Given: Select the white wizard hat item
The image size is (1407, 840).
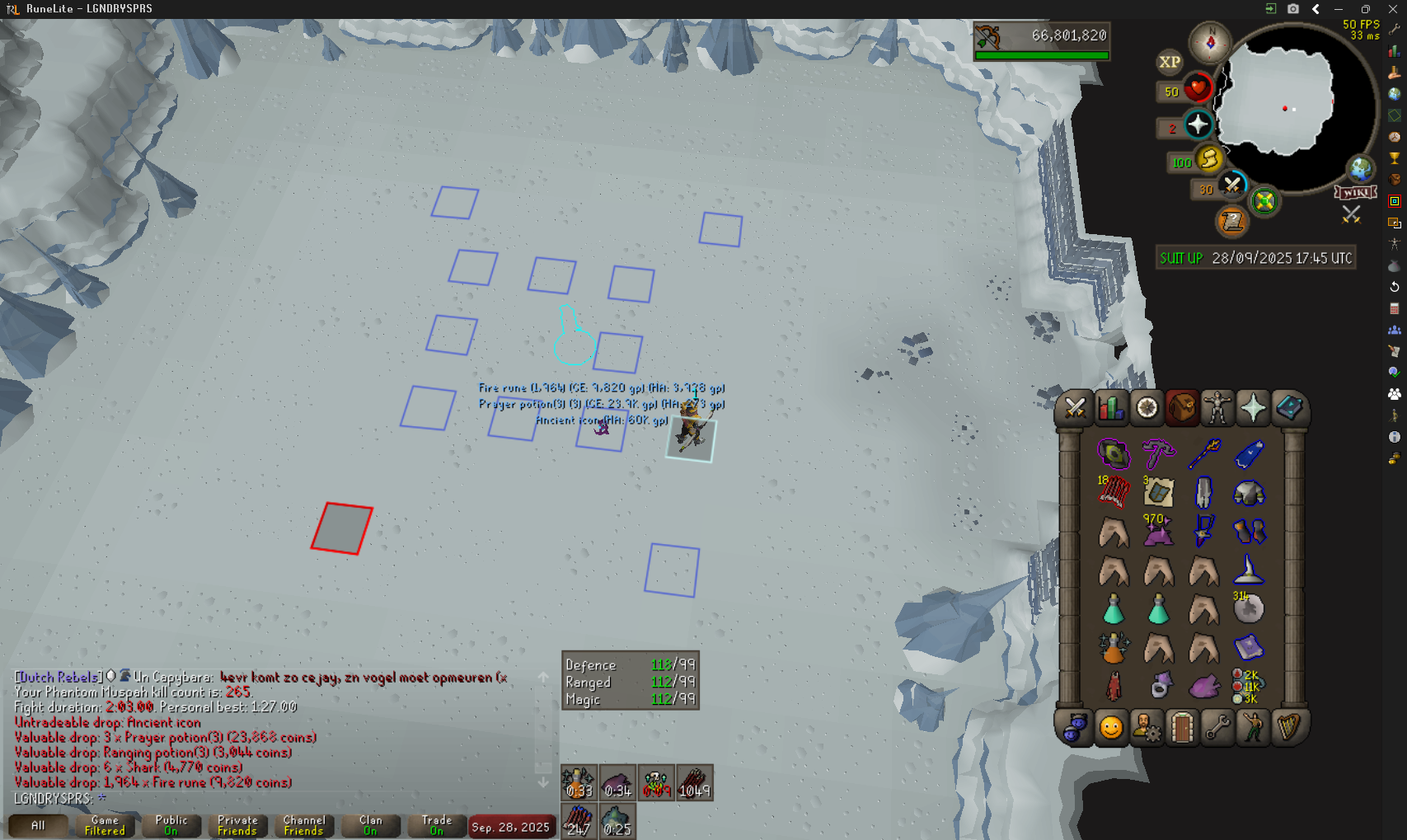Looking at the screenshot, I should tap(1249, 570).
